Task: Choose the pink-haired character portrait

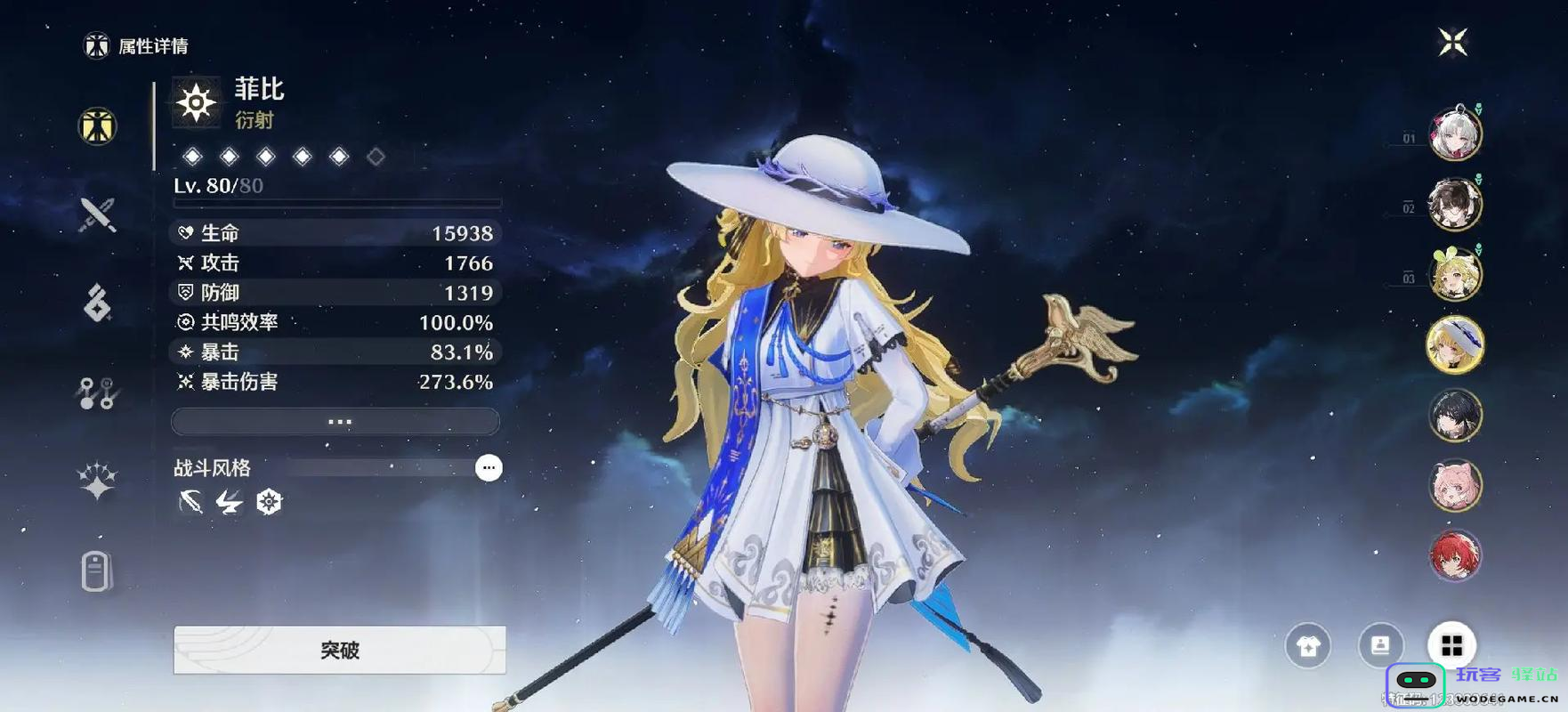Action: (x=1455, y=485)
